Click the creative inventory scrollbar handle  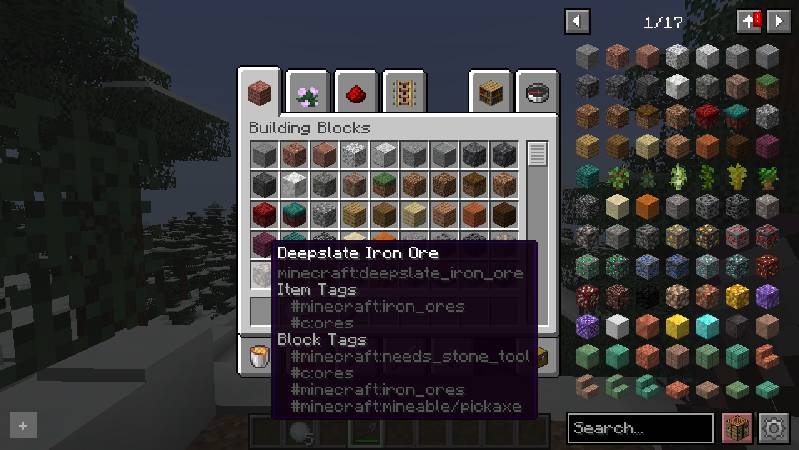coord(538,155)
